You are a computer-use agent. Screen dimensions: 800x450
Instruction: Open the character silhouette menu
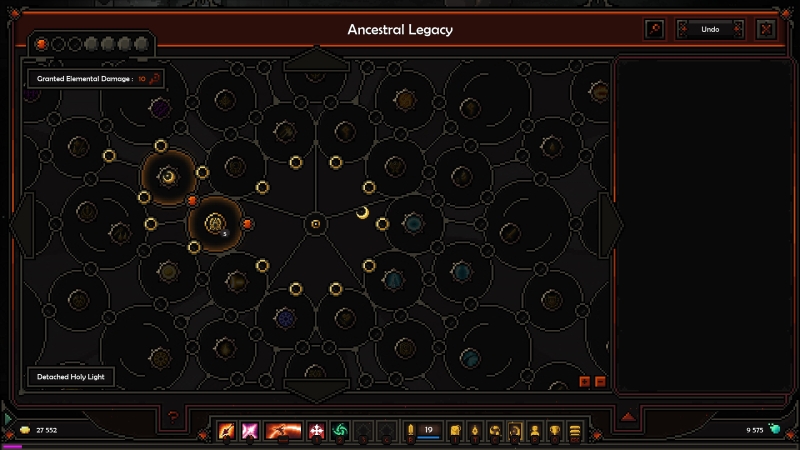535,431
